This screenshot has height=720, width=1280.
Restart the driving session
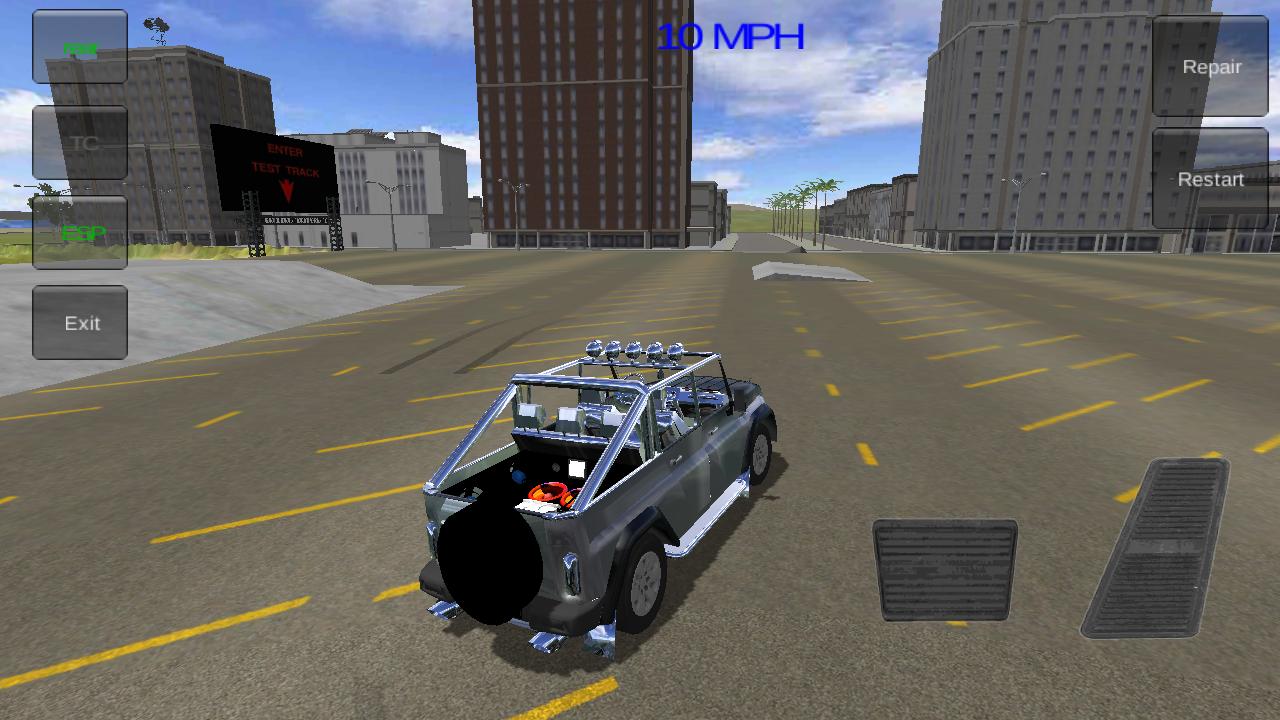[1210, 180]
